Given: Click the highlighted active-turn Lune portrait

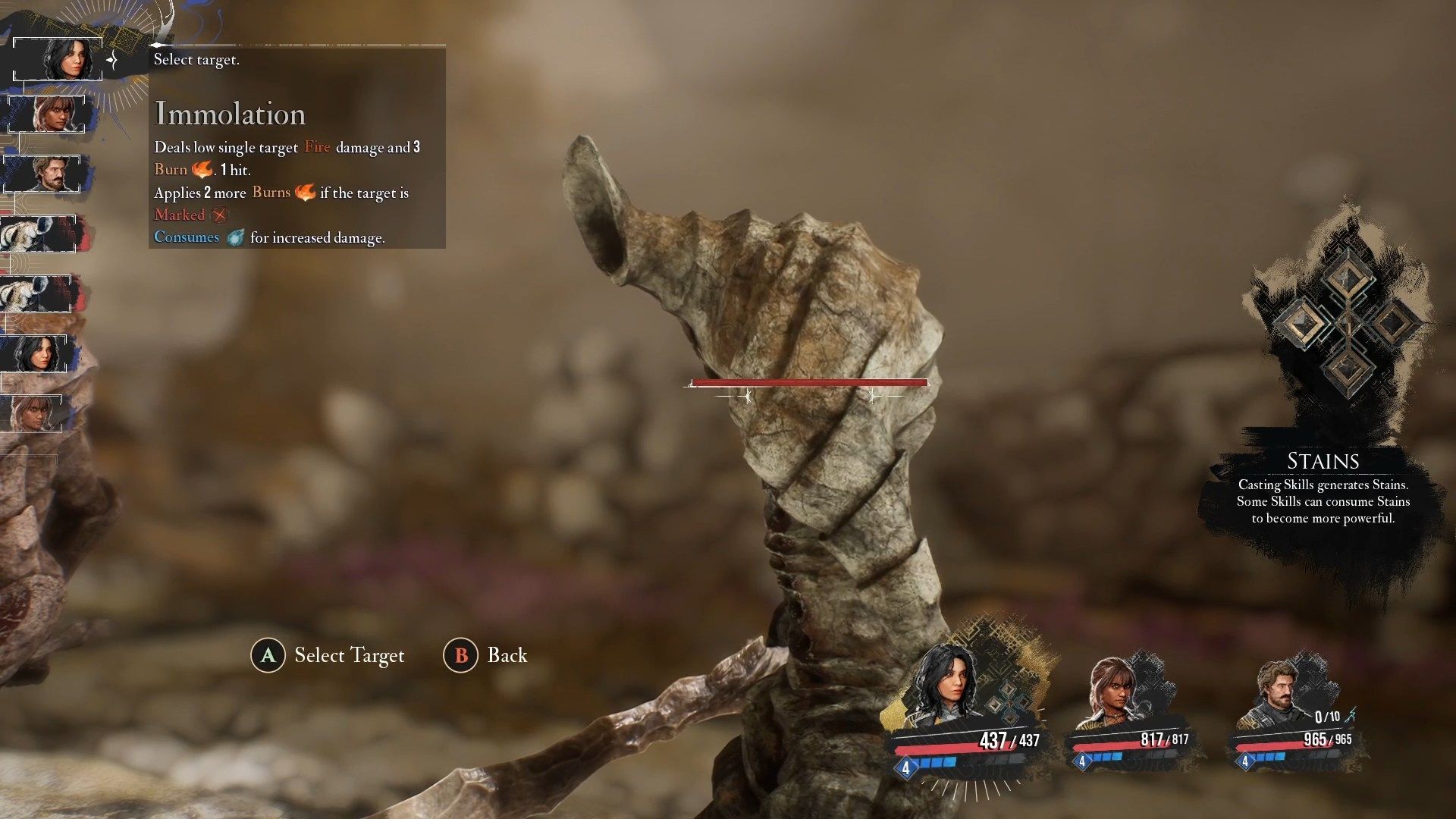Looking at the screenshot, I should click(59, 58).
